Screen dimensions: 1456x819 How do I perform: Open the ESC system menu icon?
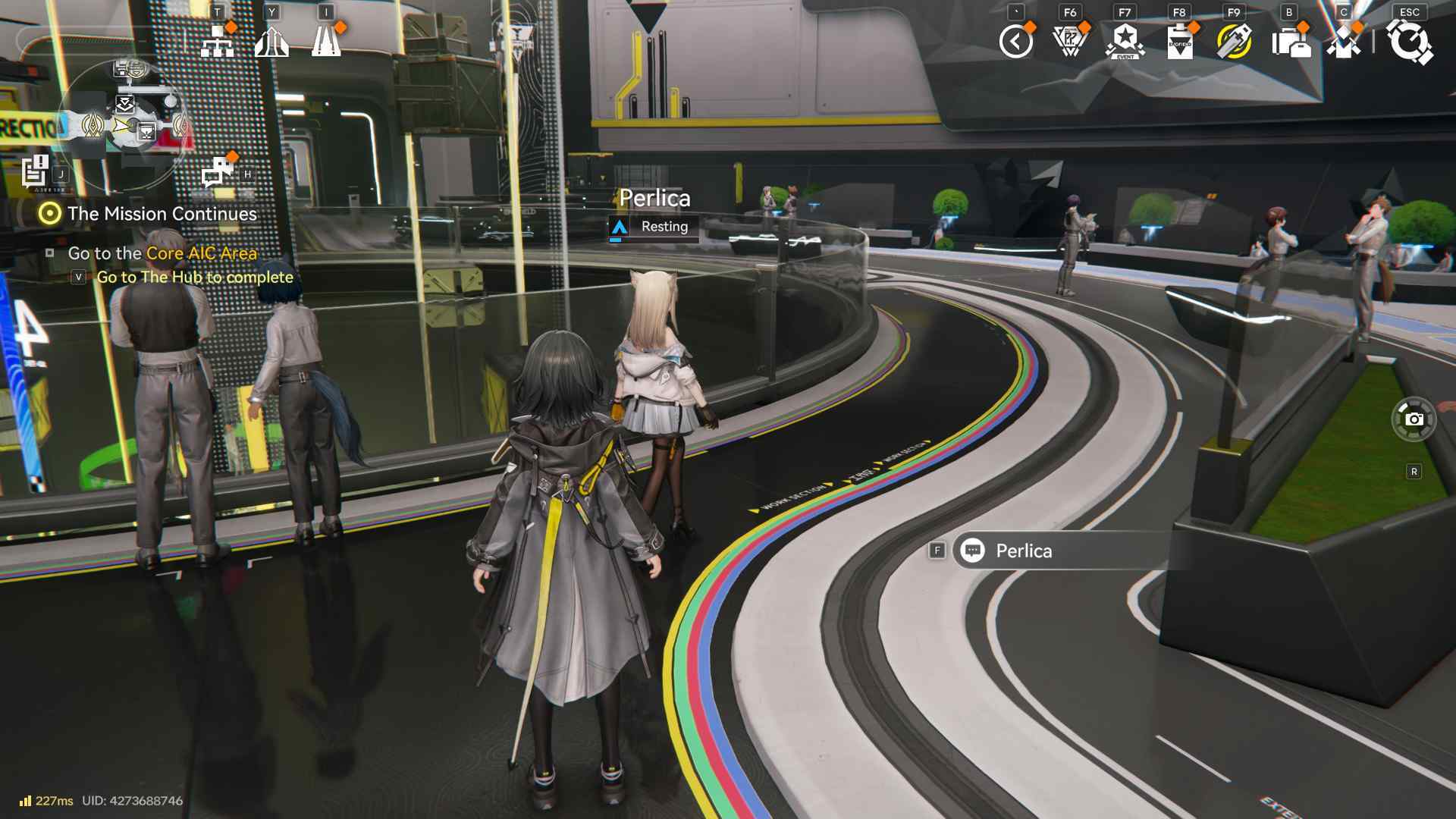point(1408,42)
